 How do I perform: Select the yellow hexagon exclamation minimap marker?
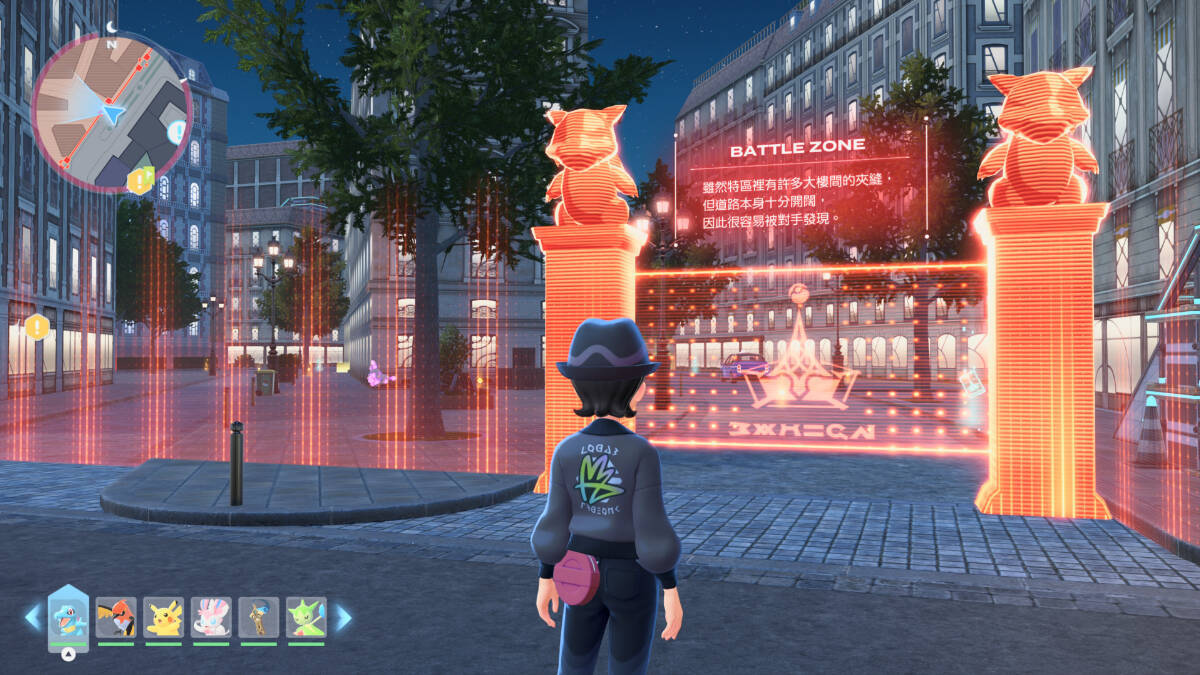click(x=137, y=181)
